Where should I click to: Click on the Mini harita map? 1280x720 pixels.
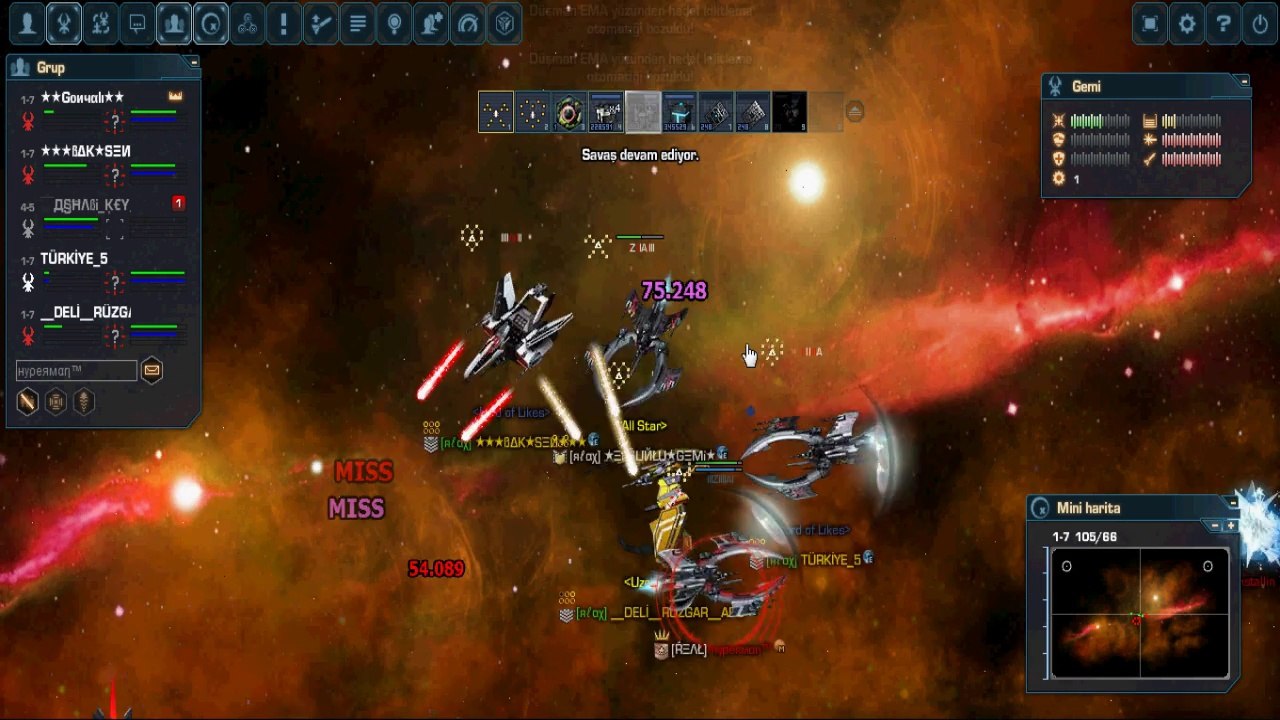tap(1139, 613)
